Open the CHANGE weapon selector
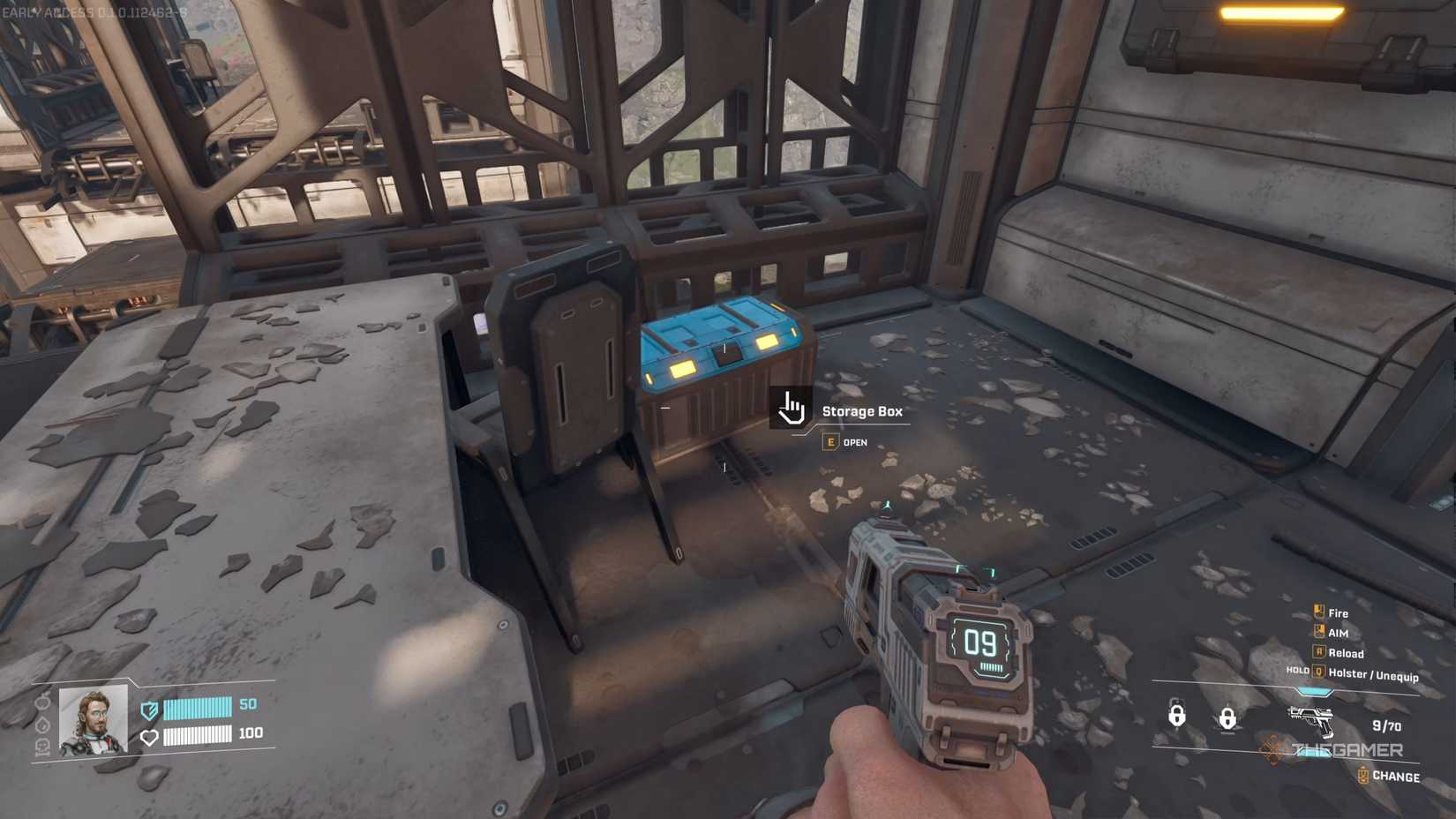Viewport: 1456px width, 819px height. click(1363, 776)
